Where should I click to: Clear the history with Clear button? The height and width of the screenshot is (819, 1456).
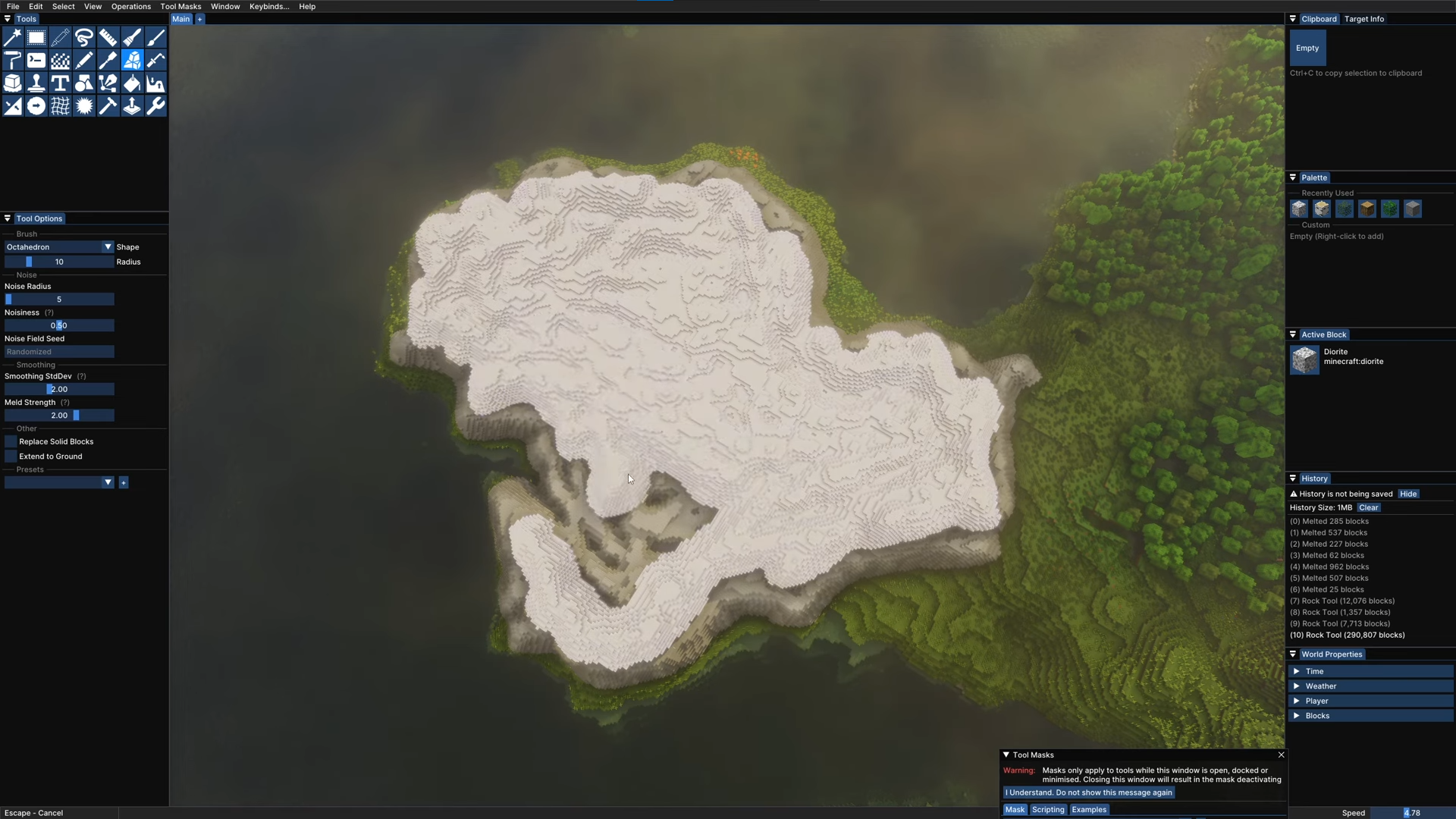pyautogui.click(x=1368, y=508)
